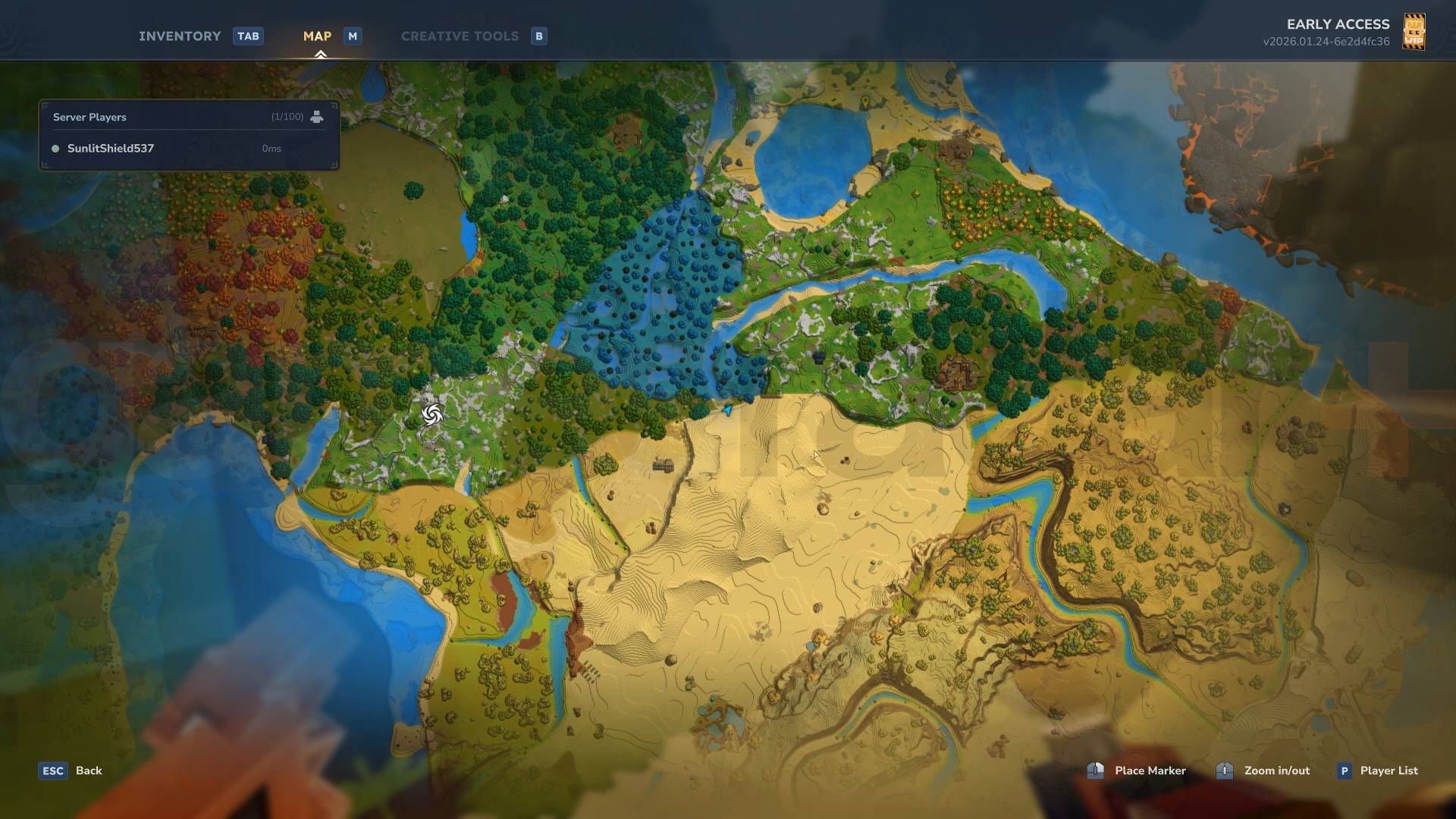Select the blue player arrow on the map
The height and width of the screenshot is (819, 1456).
[x=726, y=409]
